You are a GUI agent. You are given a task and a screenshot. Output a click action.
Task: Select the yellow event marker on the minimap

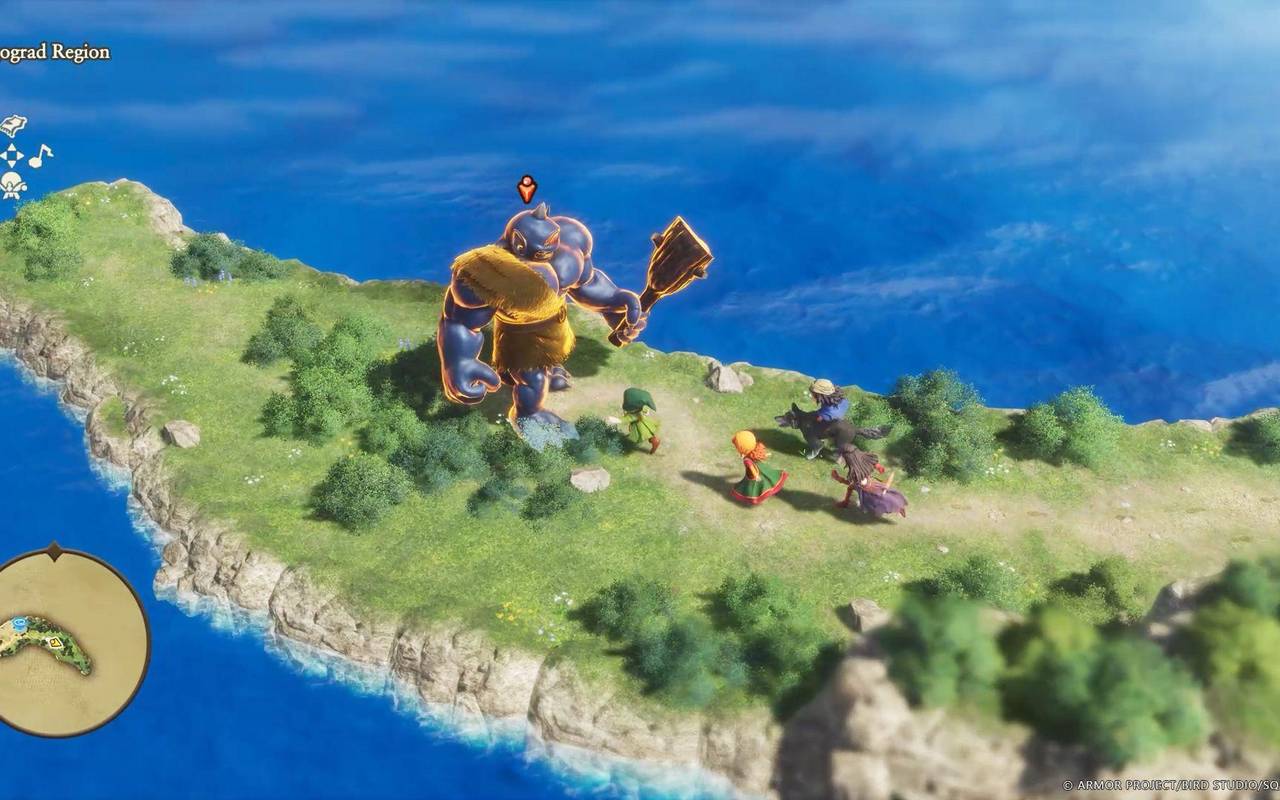click(55, 643)
